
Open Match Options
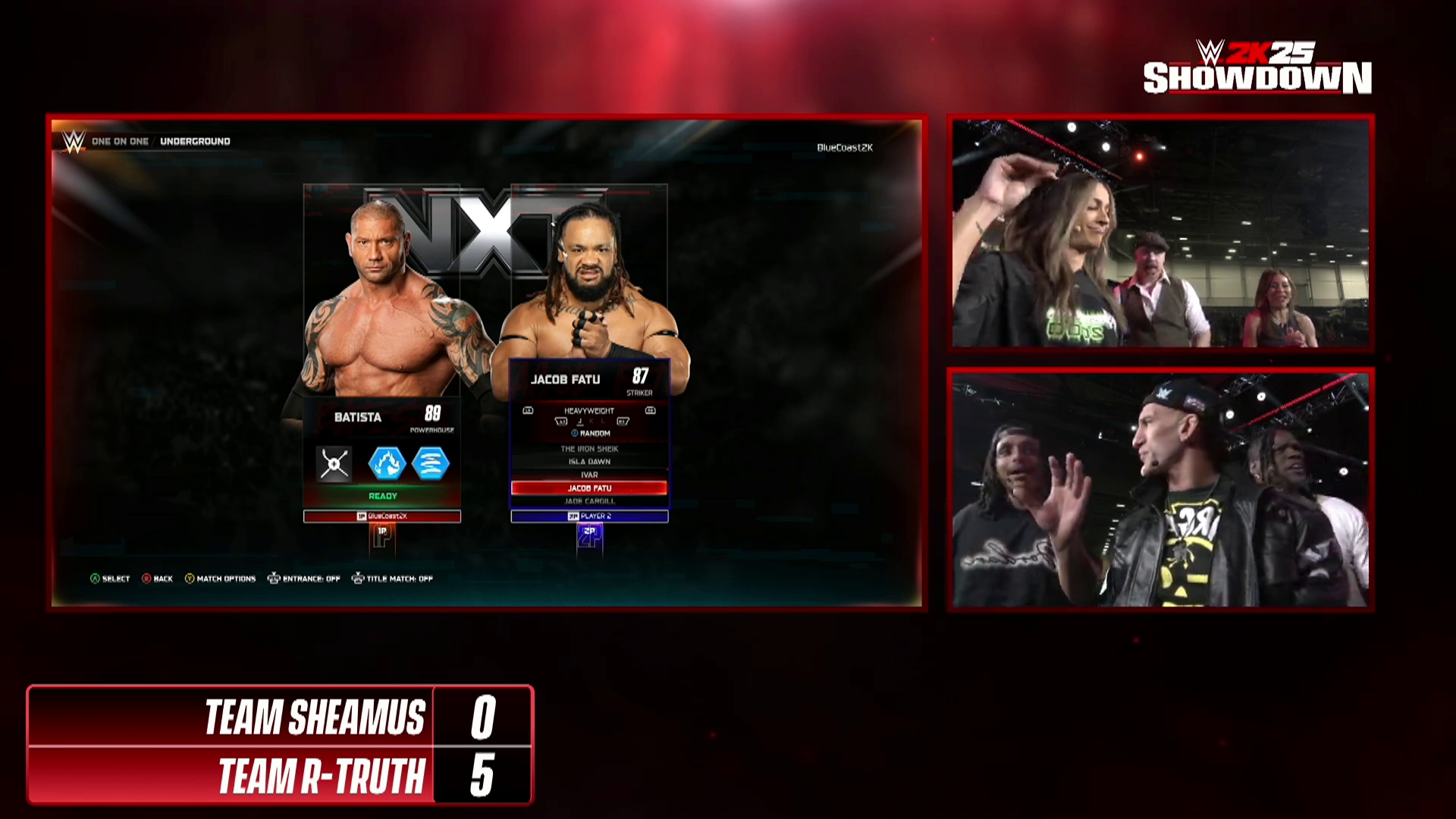(x=221, y=579)
